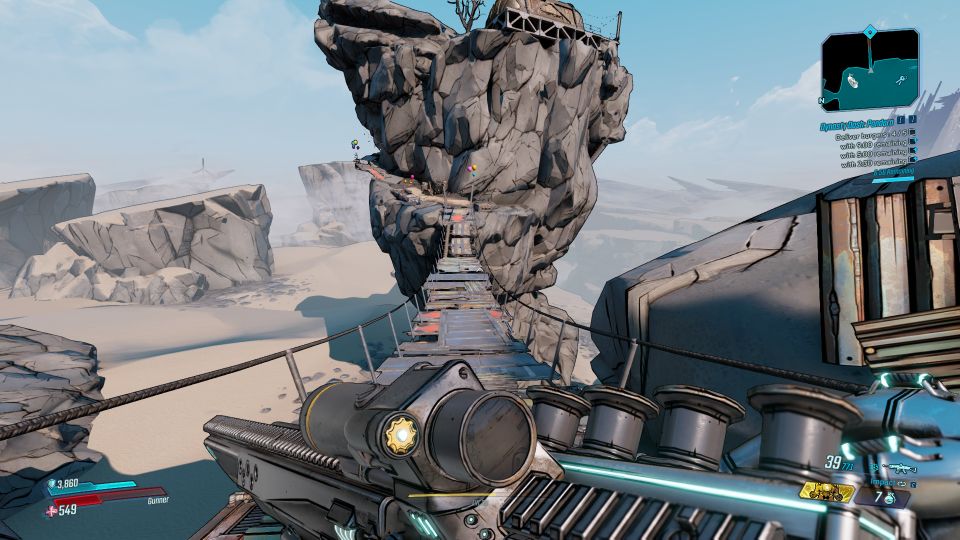Click the diamond objective marker atop the minimap
The image size is (960, 540).
[x=870, y=31]
